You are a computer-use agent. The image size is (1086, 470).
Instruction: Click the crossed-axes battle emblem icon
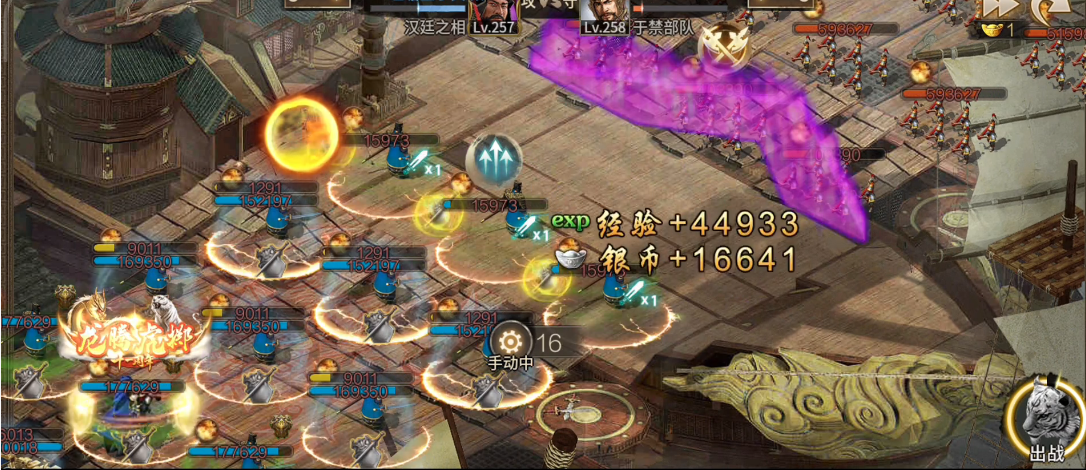pyautogui.click(x=721, y=43)
